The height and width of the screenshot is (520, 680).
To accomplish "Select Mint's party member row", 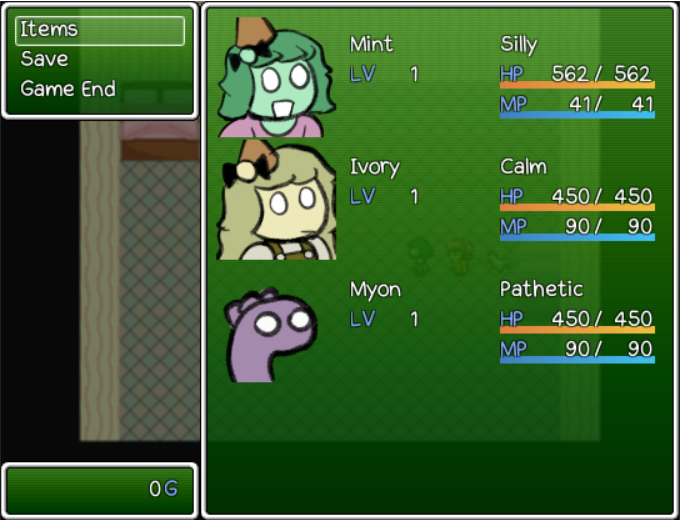I will [x=438, y=75].
